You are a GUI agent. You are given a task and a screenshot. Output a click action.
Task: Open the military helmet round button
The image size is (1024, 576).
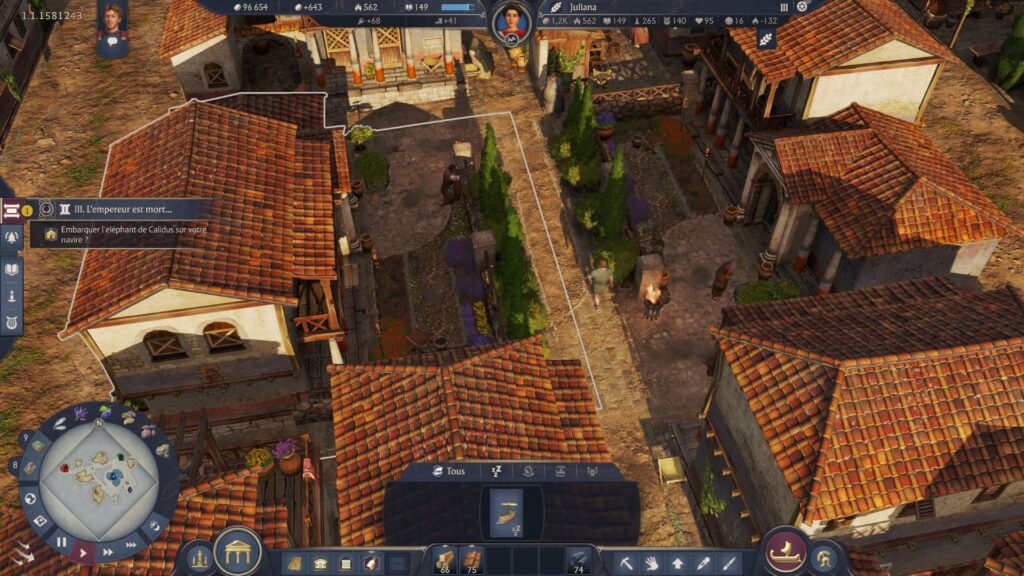(x=825, y=558)
